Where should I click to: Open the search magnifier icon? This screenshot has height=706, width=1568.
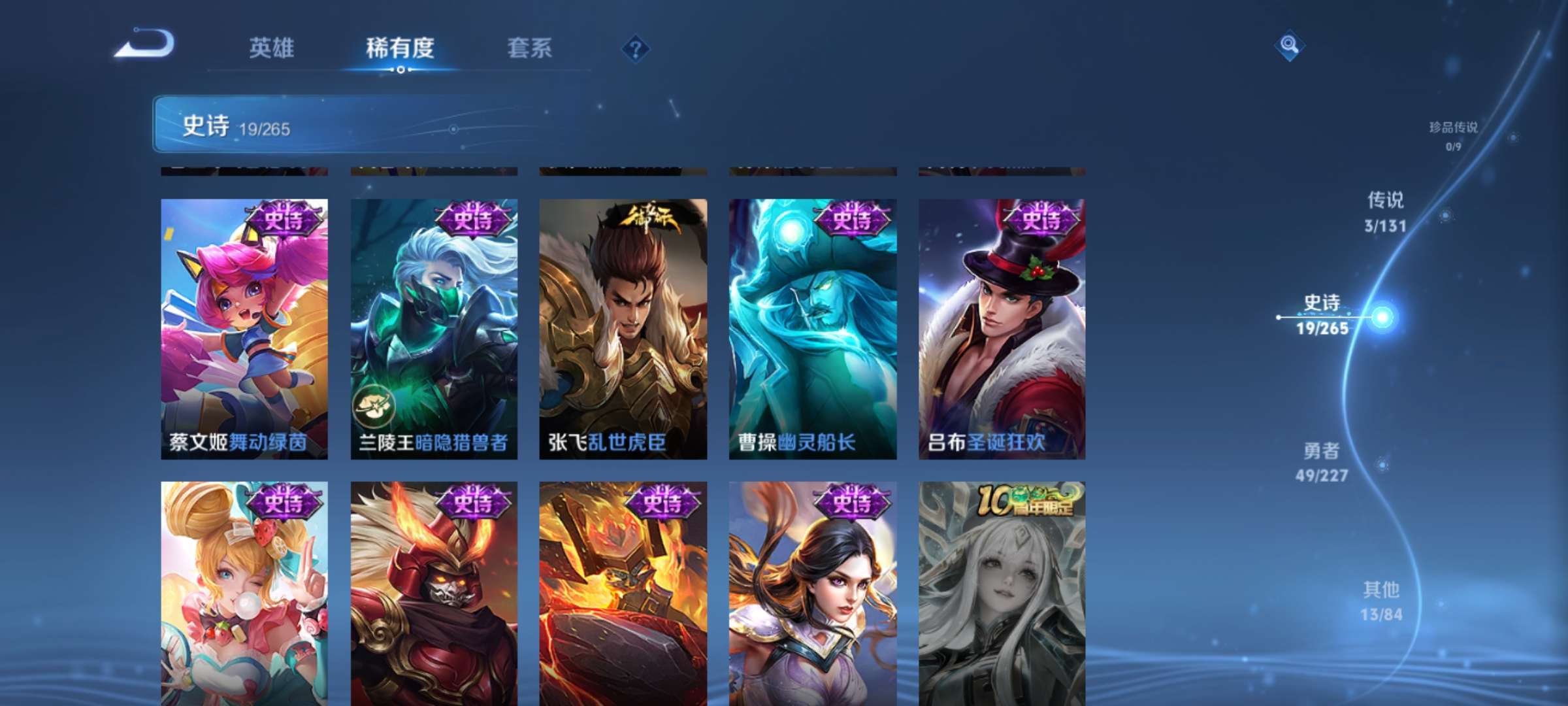(1288, 46)
